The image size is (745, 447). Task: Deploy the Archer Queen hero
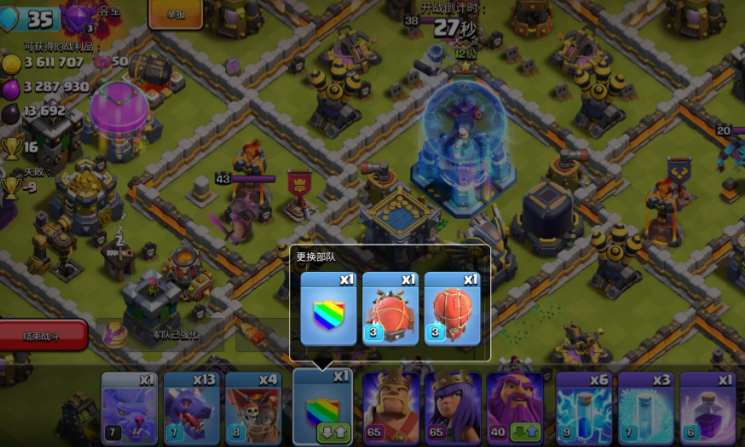pos(453,407)
